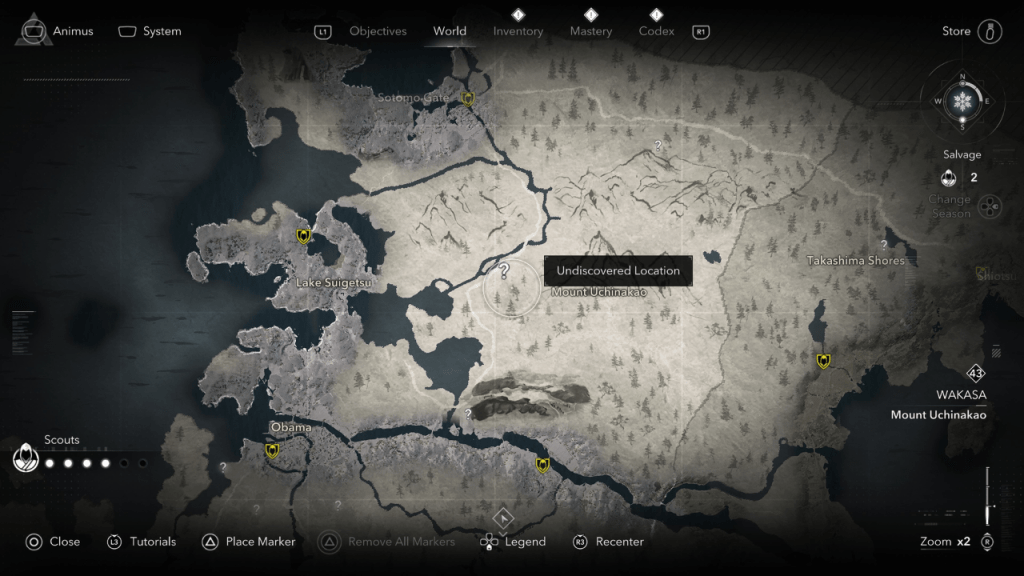Click the compass season indicator
1024x576 pixels.
coord(962,102)
